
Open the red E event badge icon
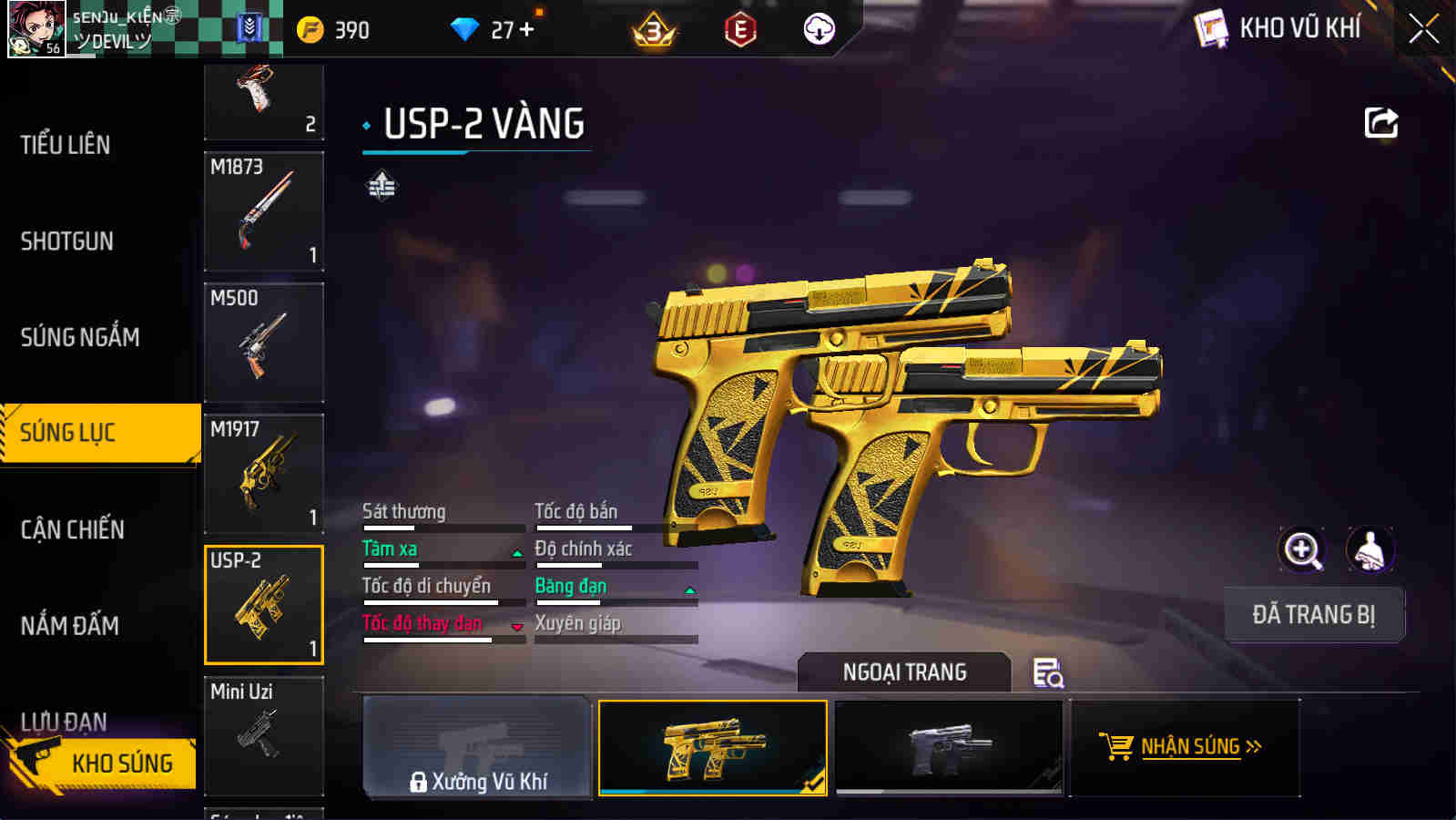(739, 28)
